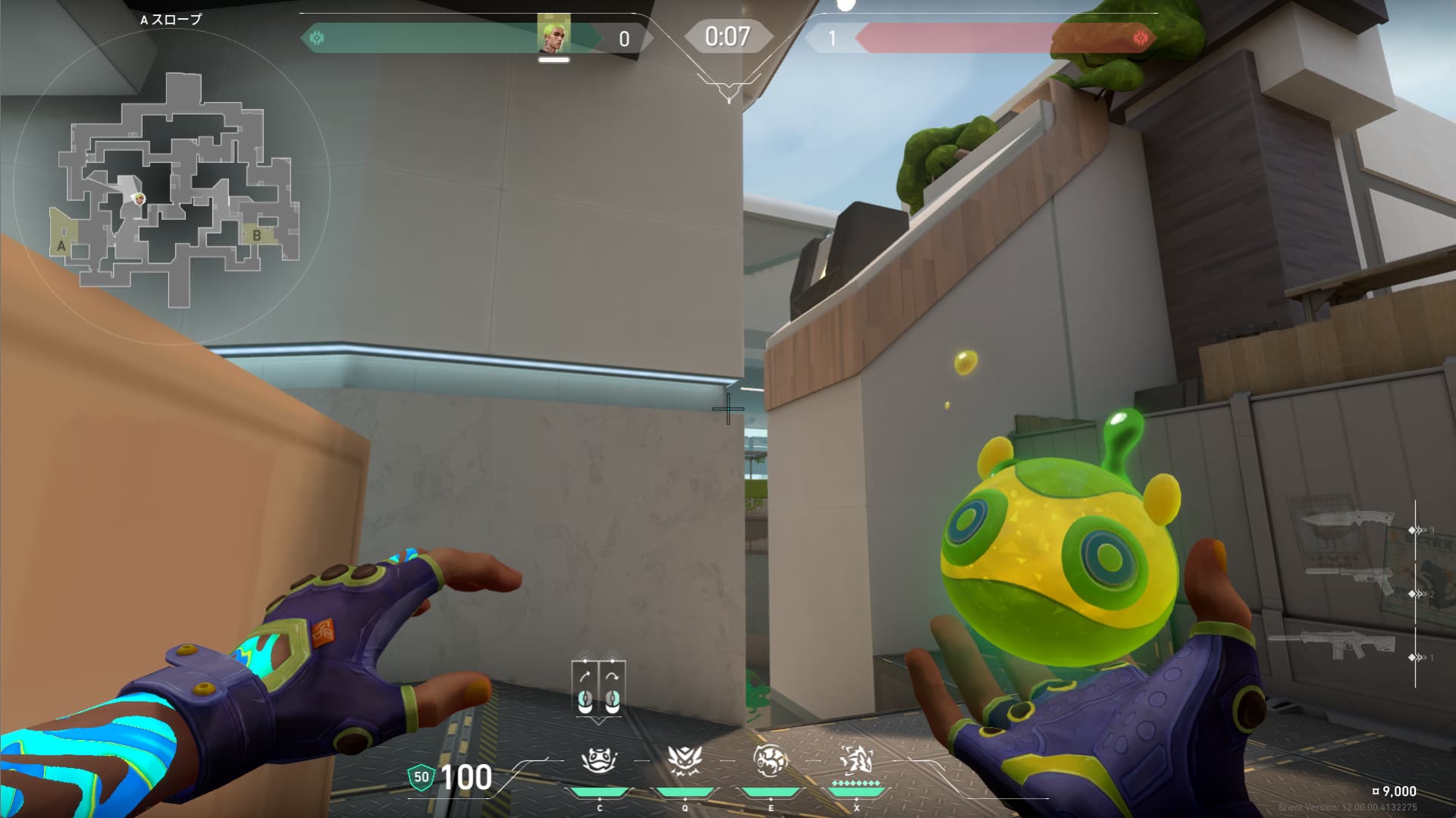Select the A site marker on minimap
1456x818 pixels.
point(62,245)
